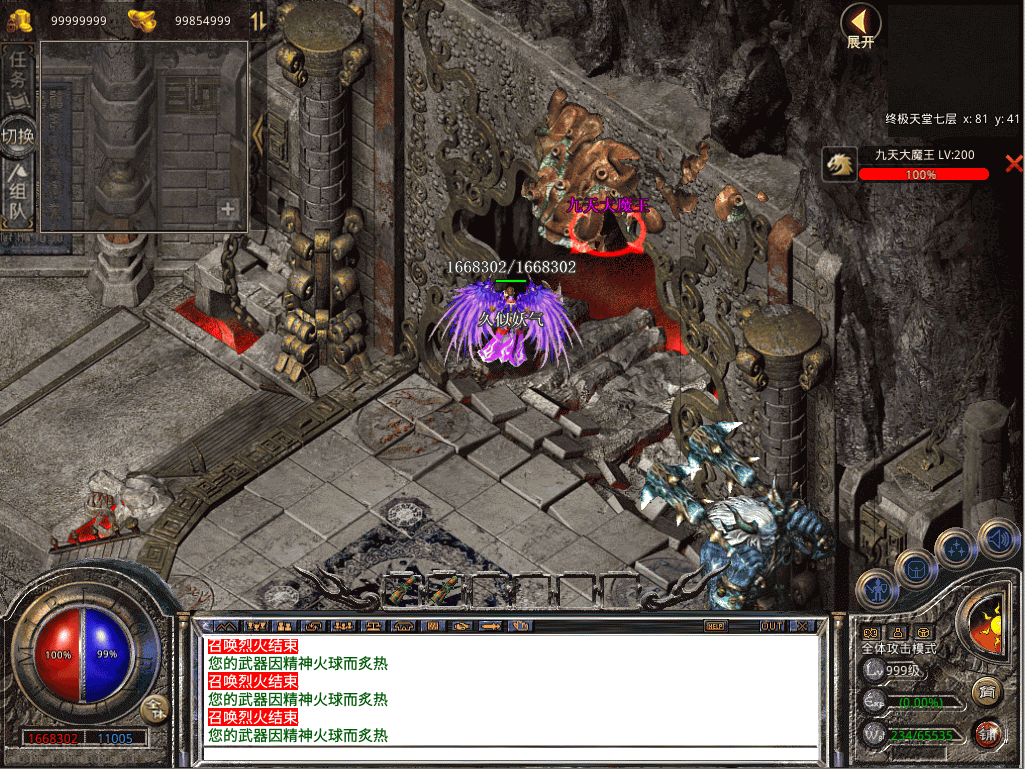The width and height of the screenshot is (1025, 769).
Task: Use the first potion in the hotbar
Action: point(403,590)
